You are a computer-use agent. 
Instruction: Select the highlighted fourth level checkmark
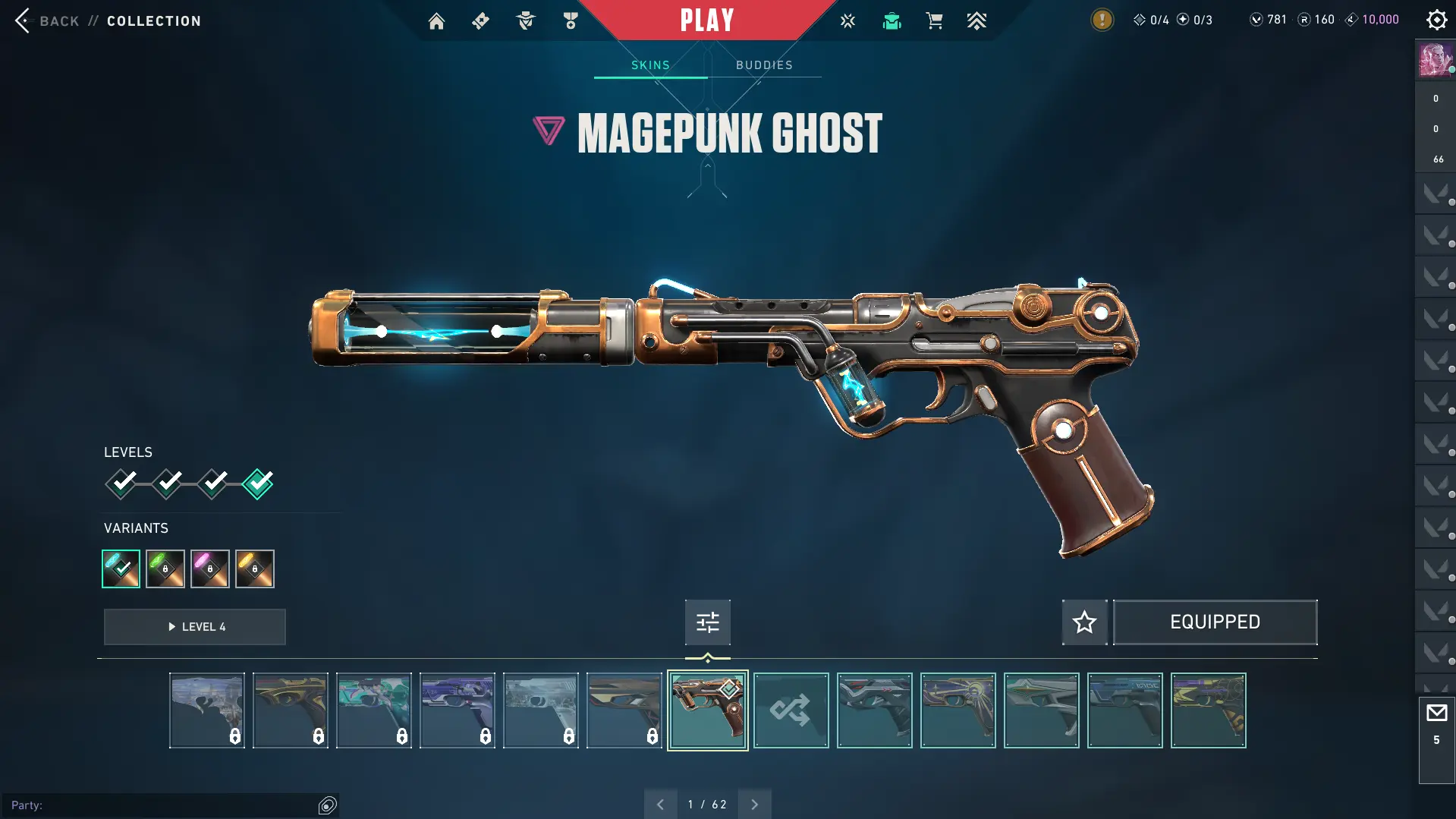[x=258, y=484]
